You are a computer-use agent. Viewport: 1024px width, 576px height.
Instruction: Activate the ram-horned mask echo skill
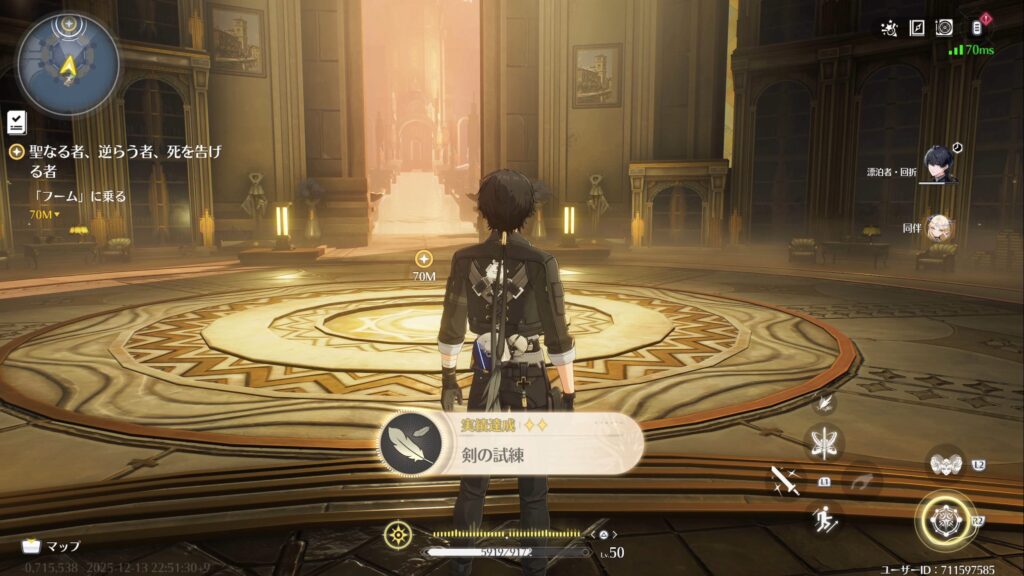click(x=944, y=462)
